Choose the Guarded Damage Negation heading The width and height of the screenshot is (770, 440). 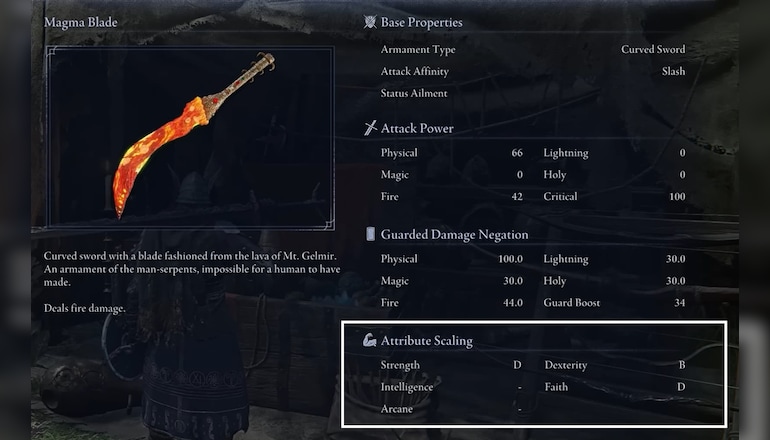click(x=454, y=235)
